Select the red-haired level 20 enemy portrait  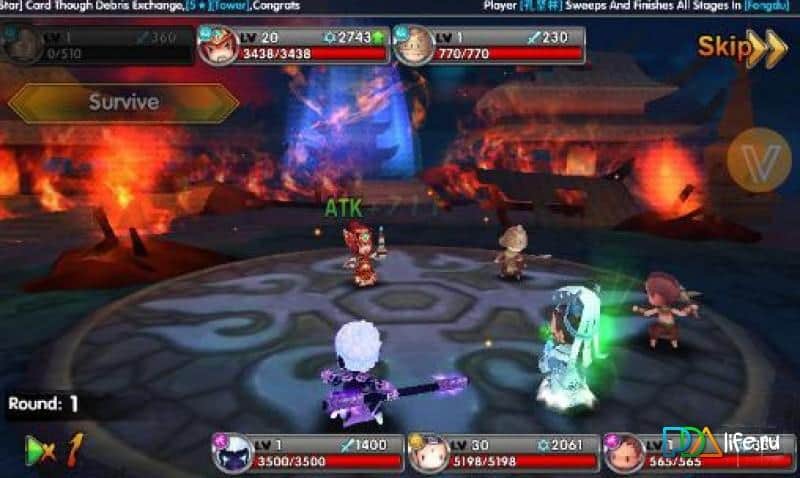click(x=220, y=45)
